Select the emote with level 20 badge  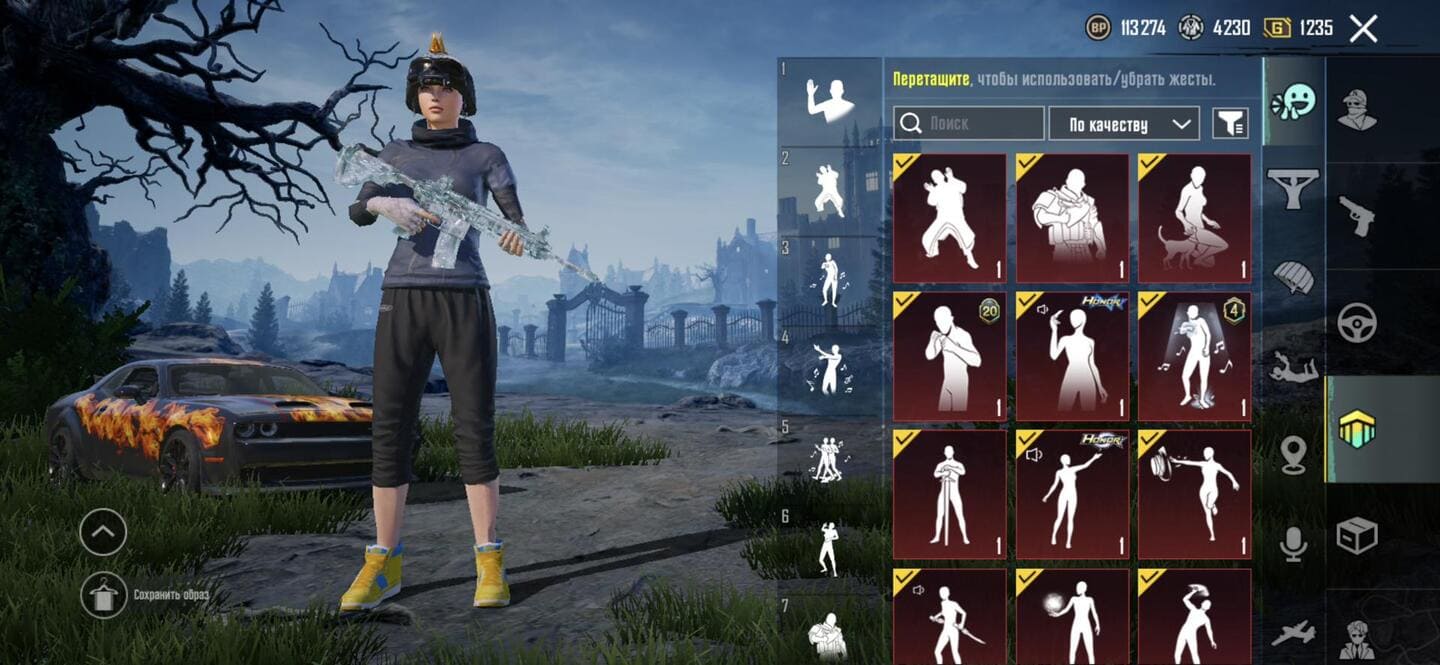point(949,356)
